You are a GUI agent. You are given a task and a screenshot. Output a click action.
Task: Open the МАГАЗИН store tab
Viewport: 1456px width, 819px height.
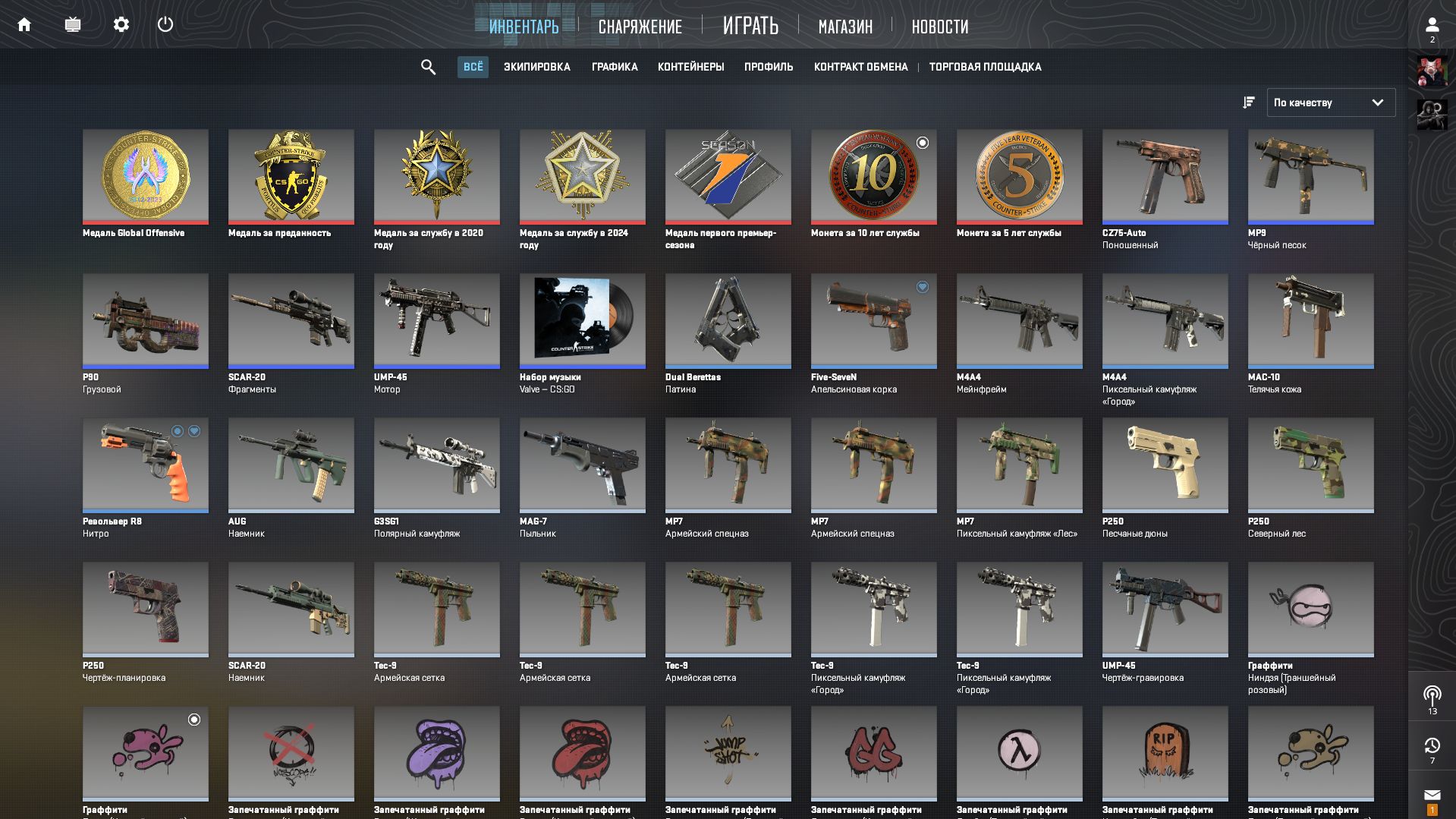tap(845, 27)
